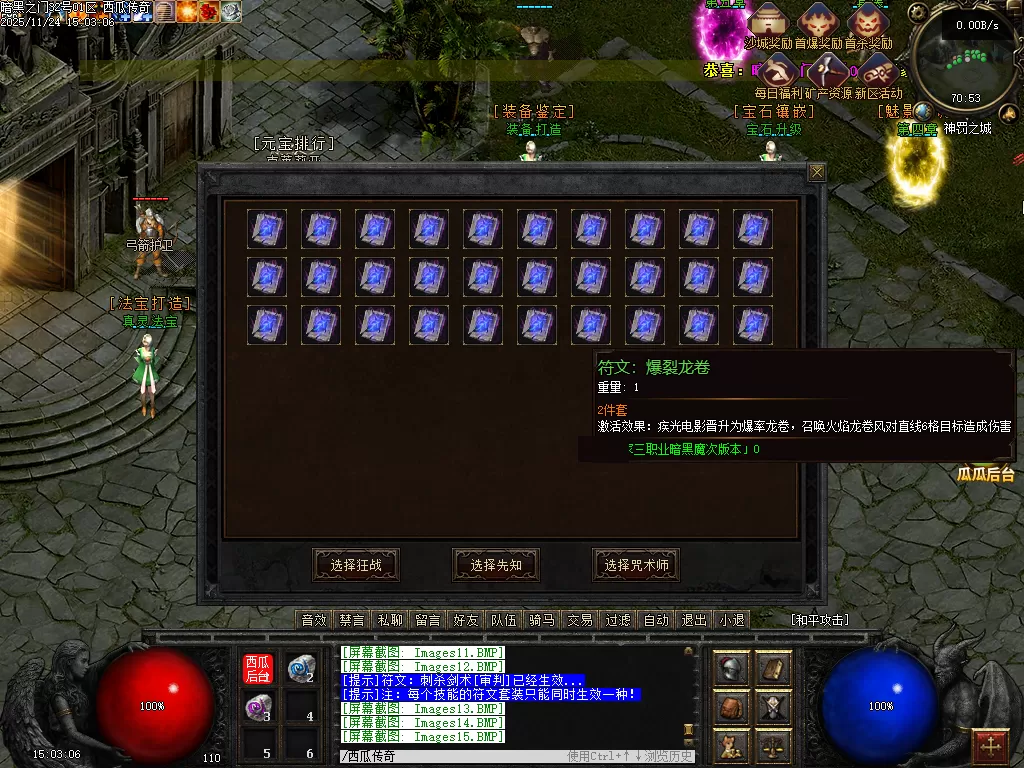Open the 首杀奖励 pumpkin icon
Viewport: 1024px width, 768px height.
click(868, 19)
